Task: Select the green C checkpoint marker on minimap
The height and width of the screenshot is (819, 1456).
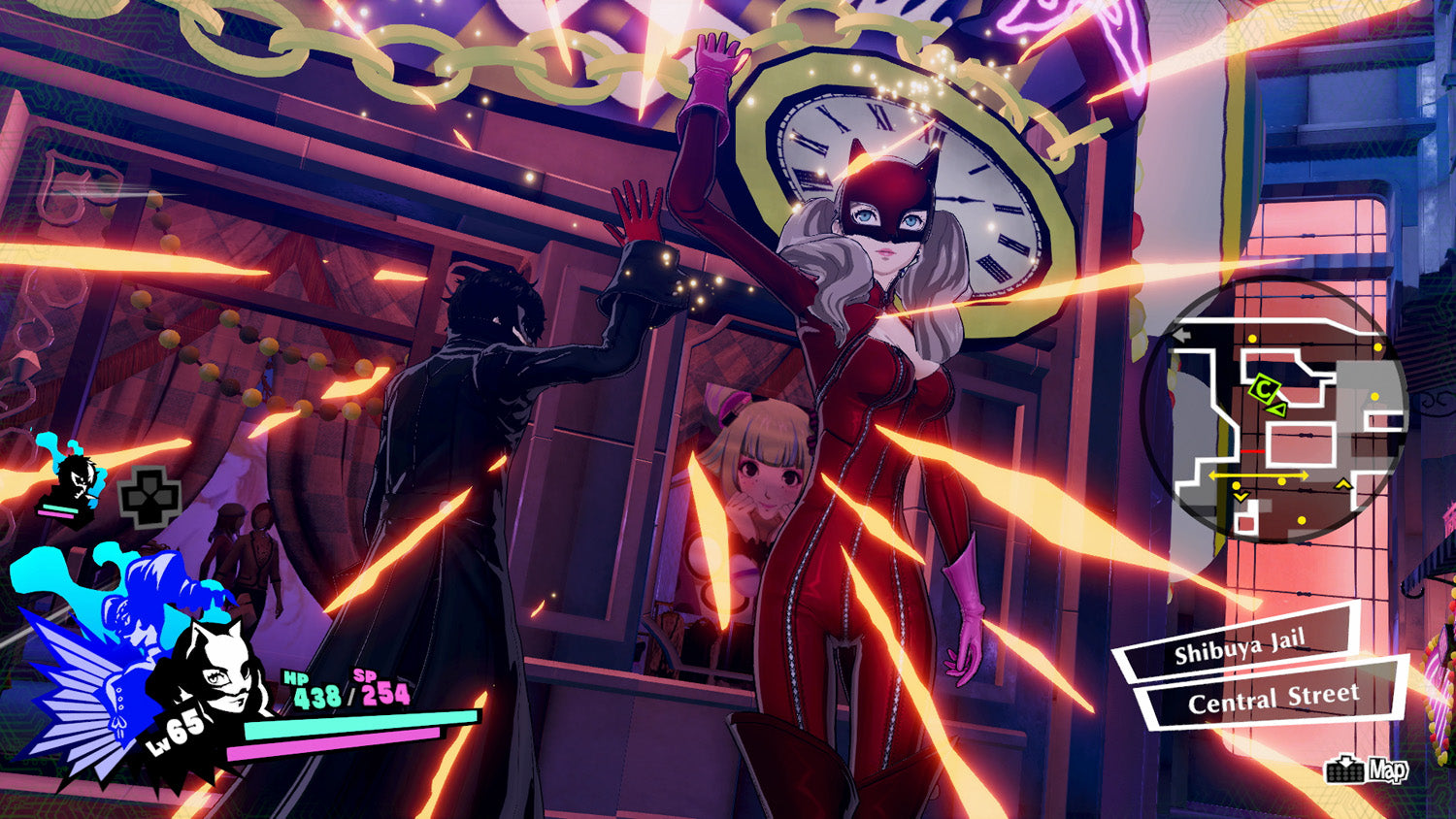Action: [1265, 386]
